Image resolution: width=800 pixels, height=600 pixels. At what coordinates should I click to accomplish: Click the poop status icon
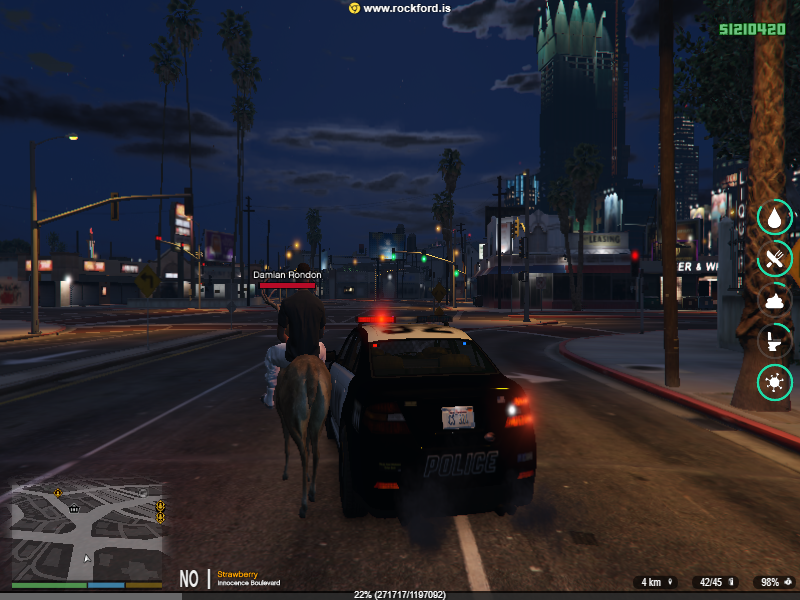774,299
